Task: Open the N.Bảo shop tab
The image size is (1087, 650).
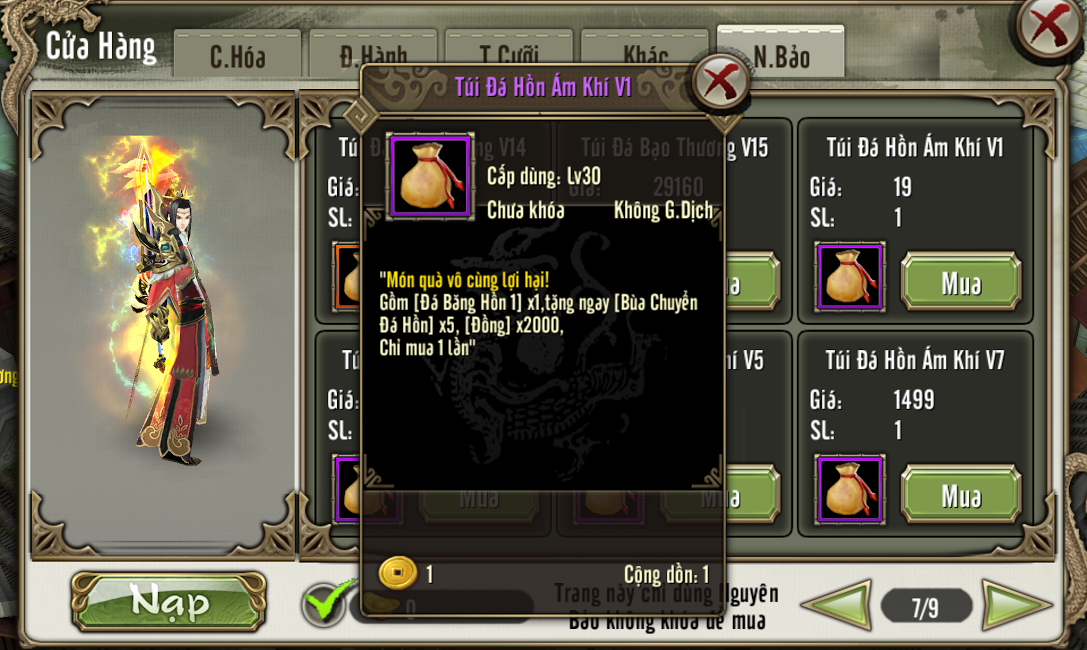Action: (781, 55)
